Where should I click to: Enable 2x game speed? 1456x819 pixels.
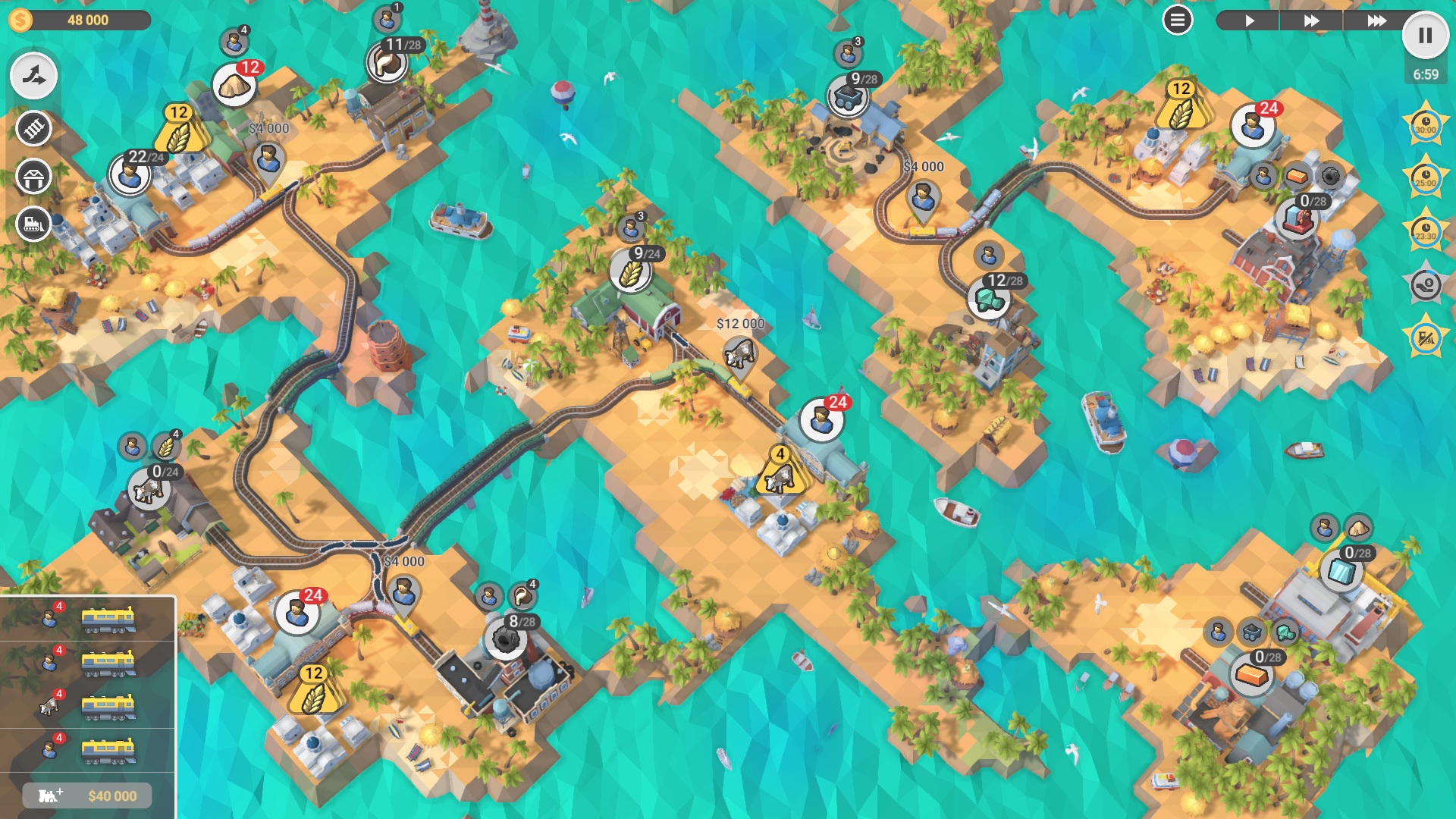click(1311, 20)
